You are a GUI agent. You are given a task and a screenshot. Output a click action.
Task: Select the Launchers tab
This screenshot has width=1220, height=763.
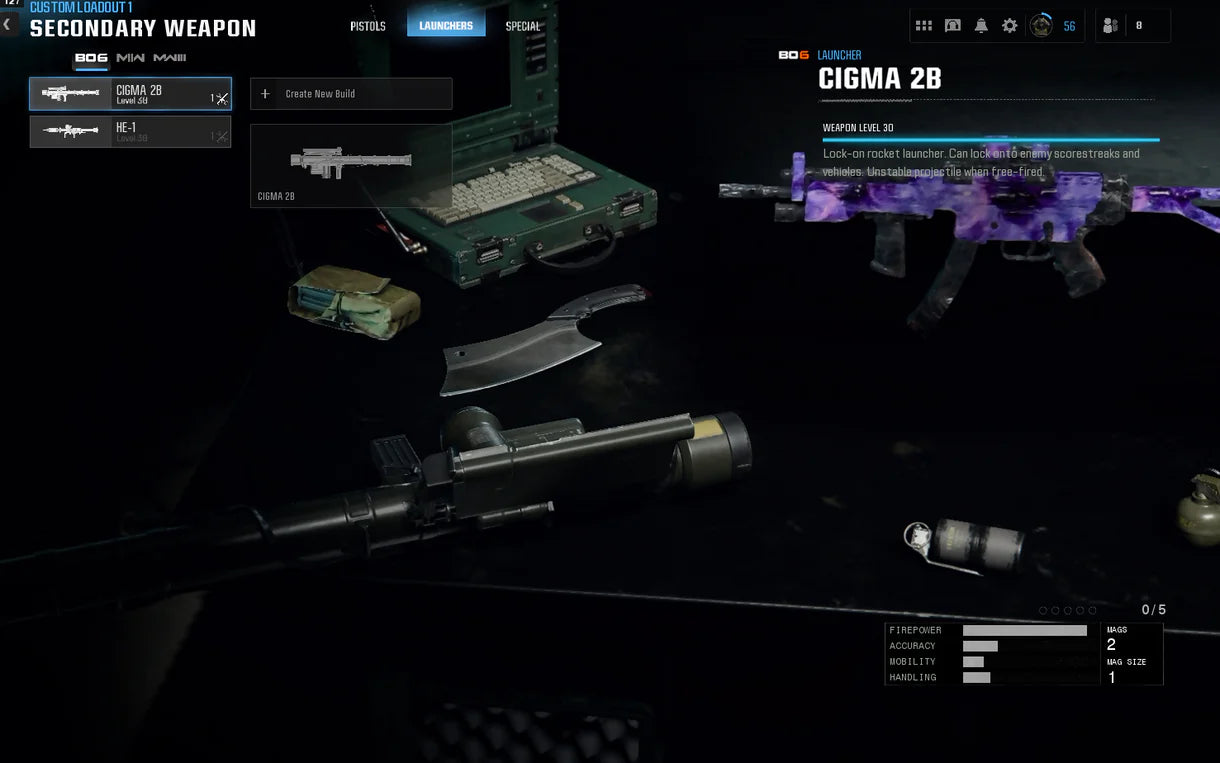446,26
